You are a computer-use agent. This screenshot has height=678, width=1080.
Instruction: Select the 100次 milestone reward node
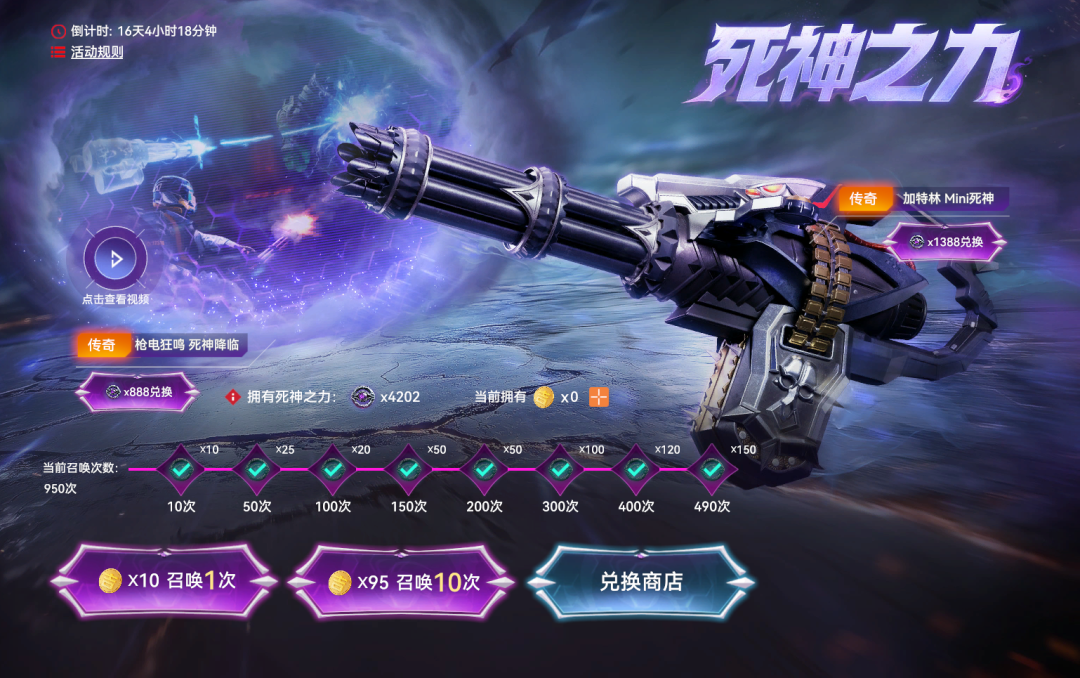pyautogui.click(x=333, y=468)
